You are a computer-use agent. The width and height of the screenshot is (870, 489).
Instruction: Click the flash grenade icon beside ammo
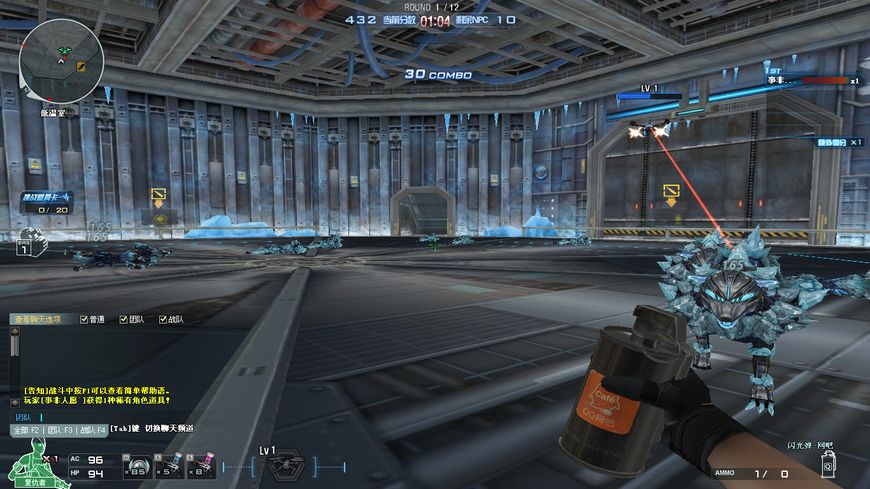coord(828,464)
